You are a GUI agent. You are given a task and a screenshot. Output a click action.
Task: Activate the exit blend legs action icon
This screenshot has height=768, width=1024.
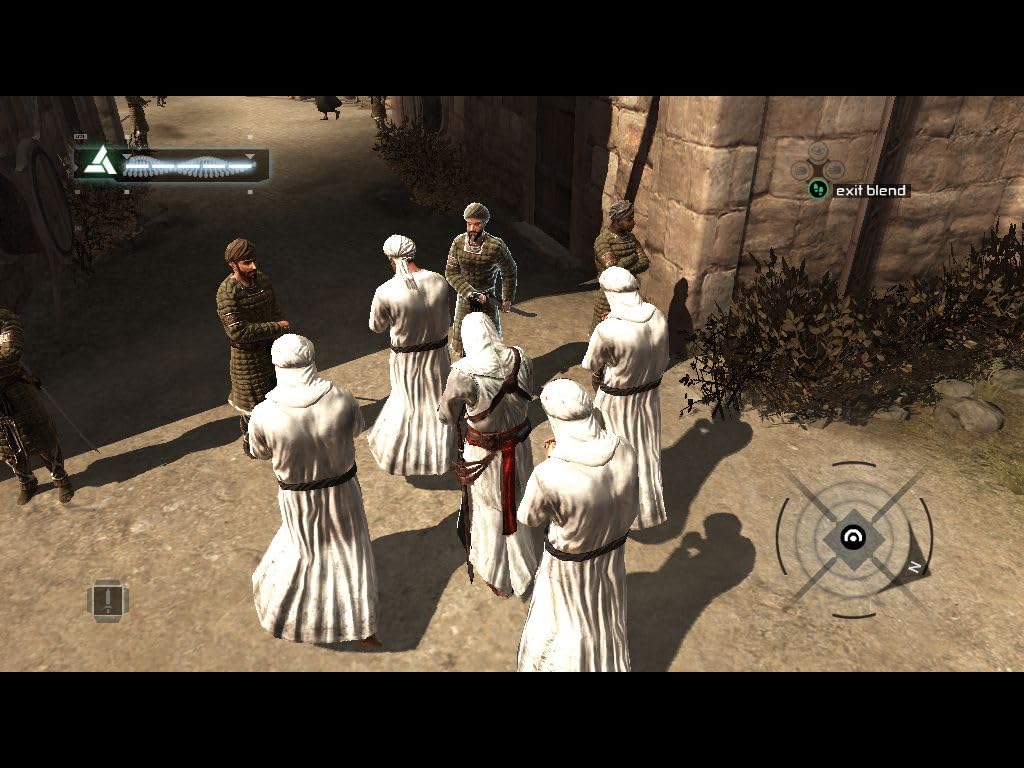click(818, 189)
